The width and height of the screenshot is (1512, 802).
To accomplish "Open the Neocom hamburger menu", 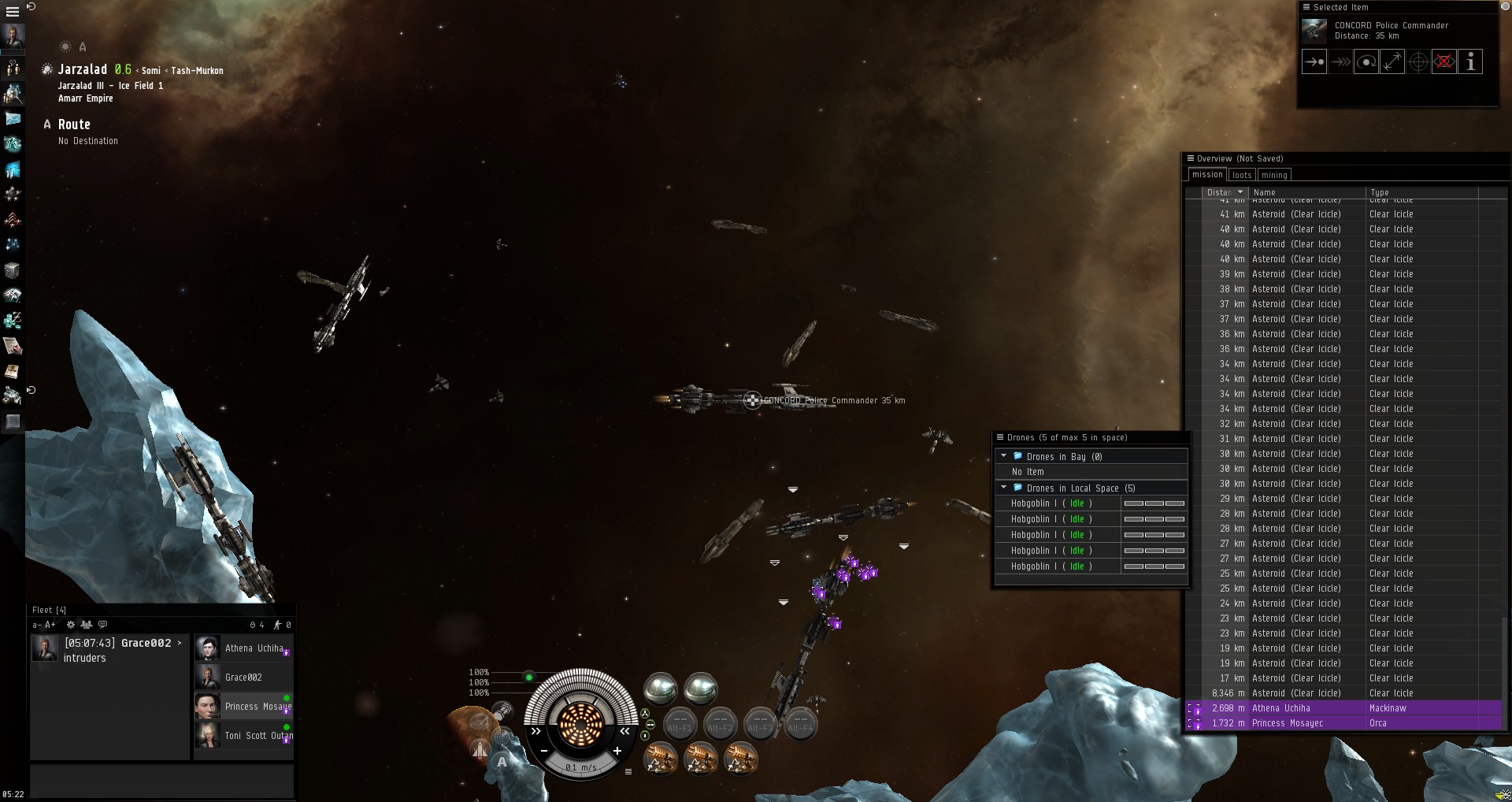I will (12, 12).
